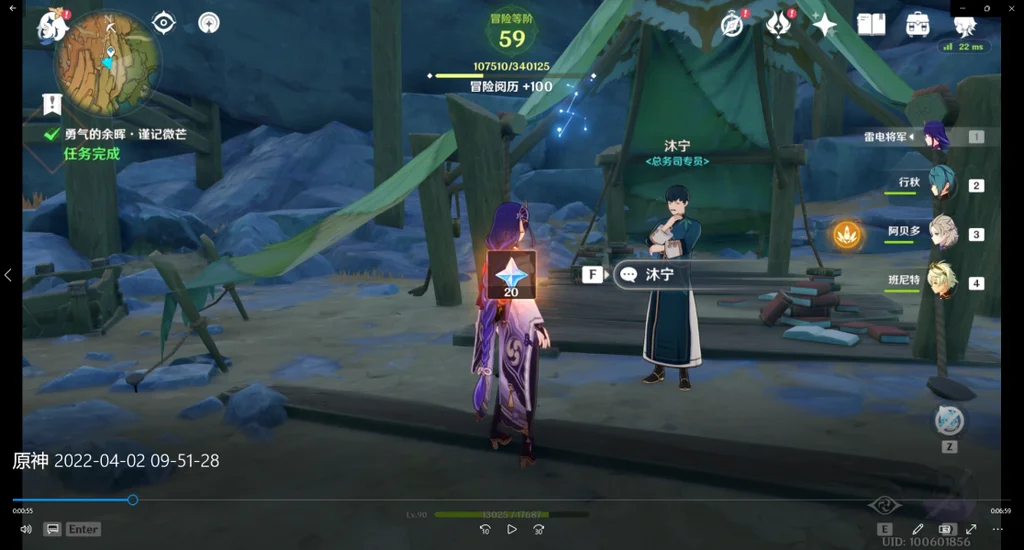The image size is (1024, 550).
Task: Open the adventurer handbook book icon
Action: [871, 25]
